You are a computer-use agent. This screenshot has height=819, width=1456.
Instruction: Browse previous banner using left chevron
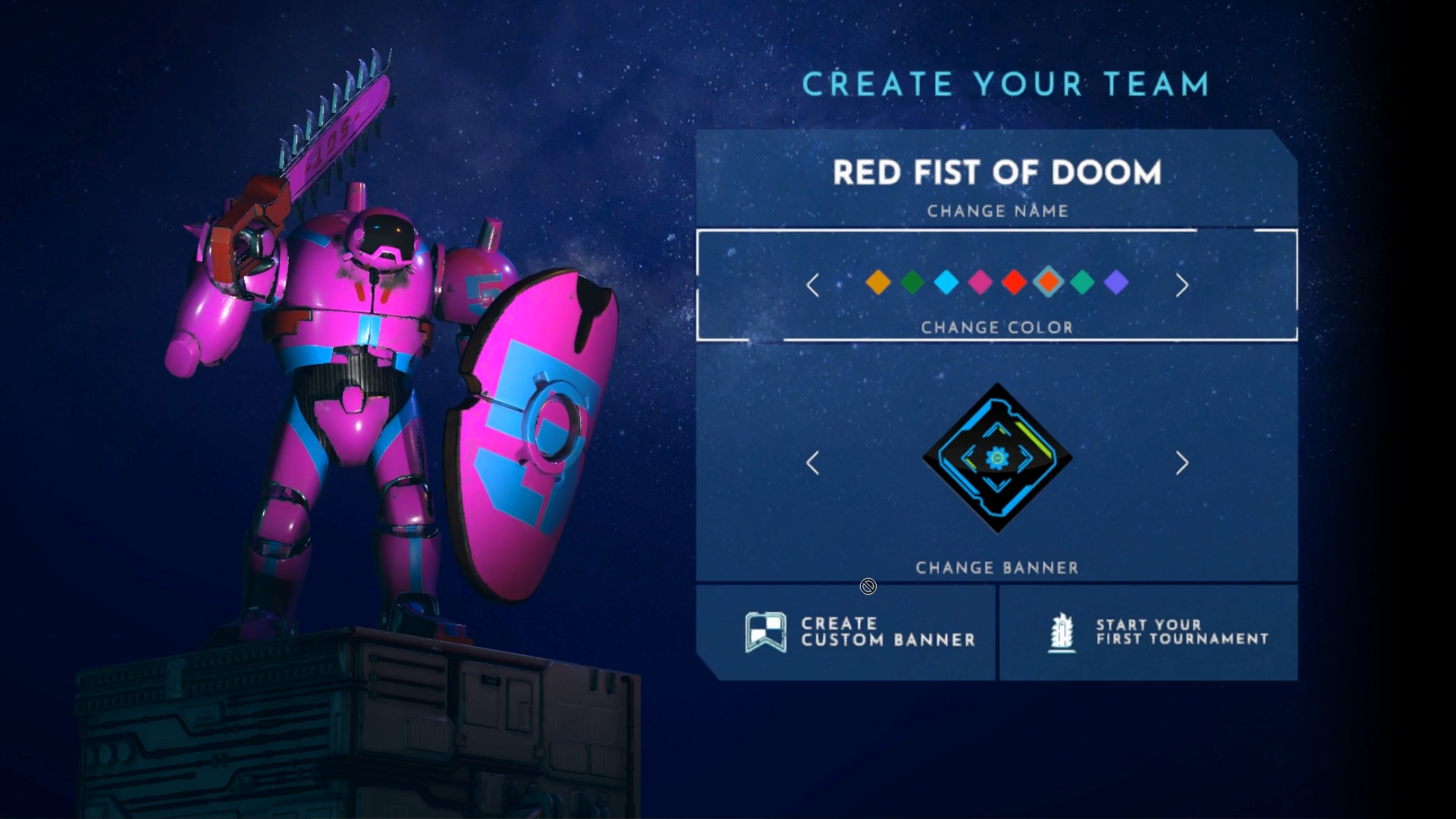813,463
